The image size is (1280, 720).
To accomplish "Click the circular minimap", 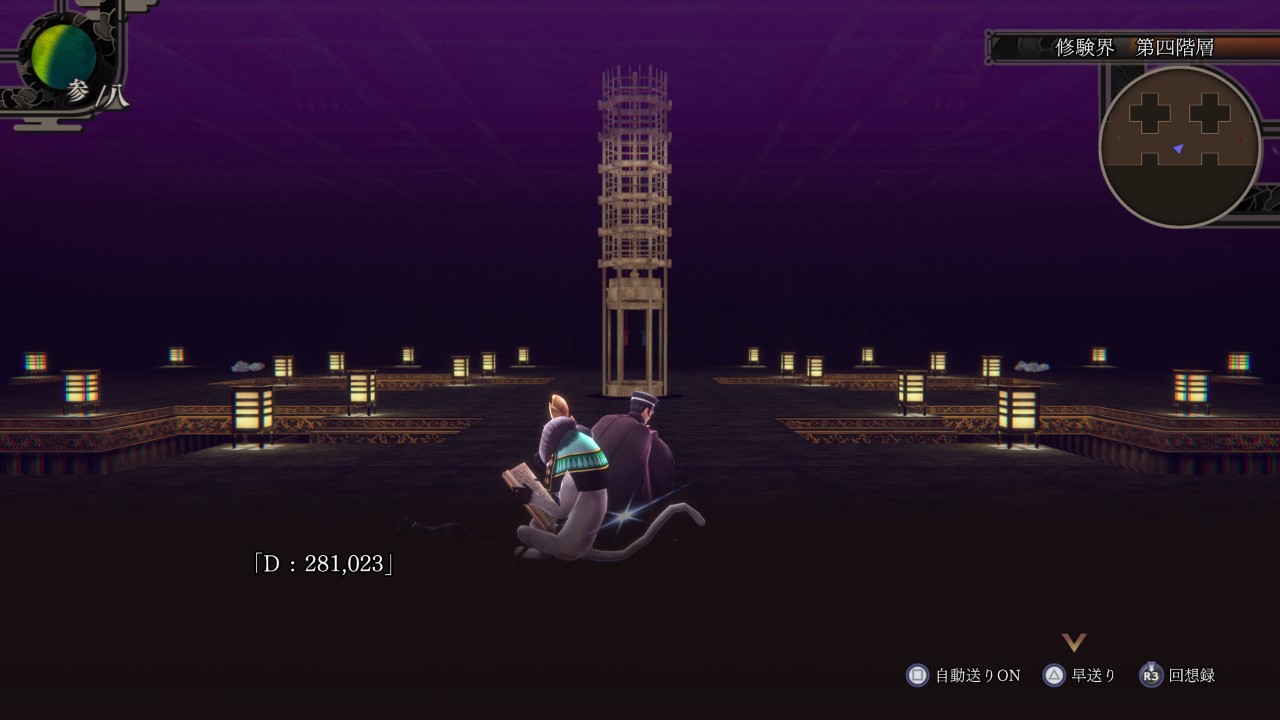I will coord(1179,146).
